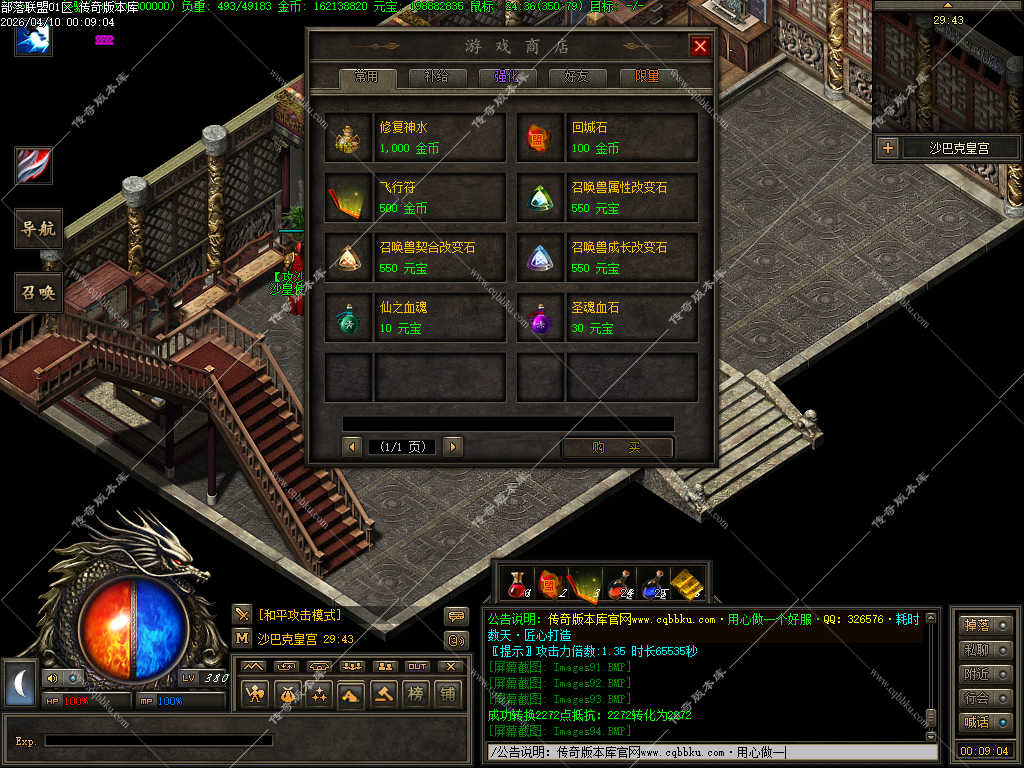Select the 好友 shop tab
The image size is (1024, 768).
pos(577,77)
